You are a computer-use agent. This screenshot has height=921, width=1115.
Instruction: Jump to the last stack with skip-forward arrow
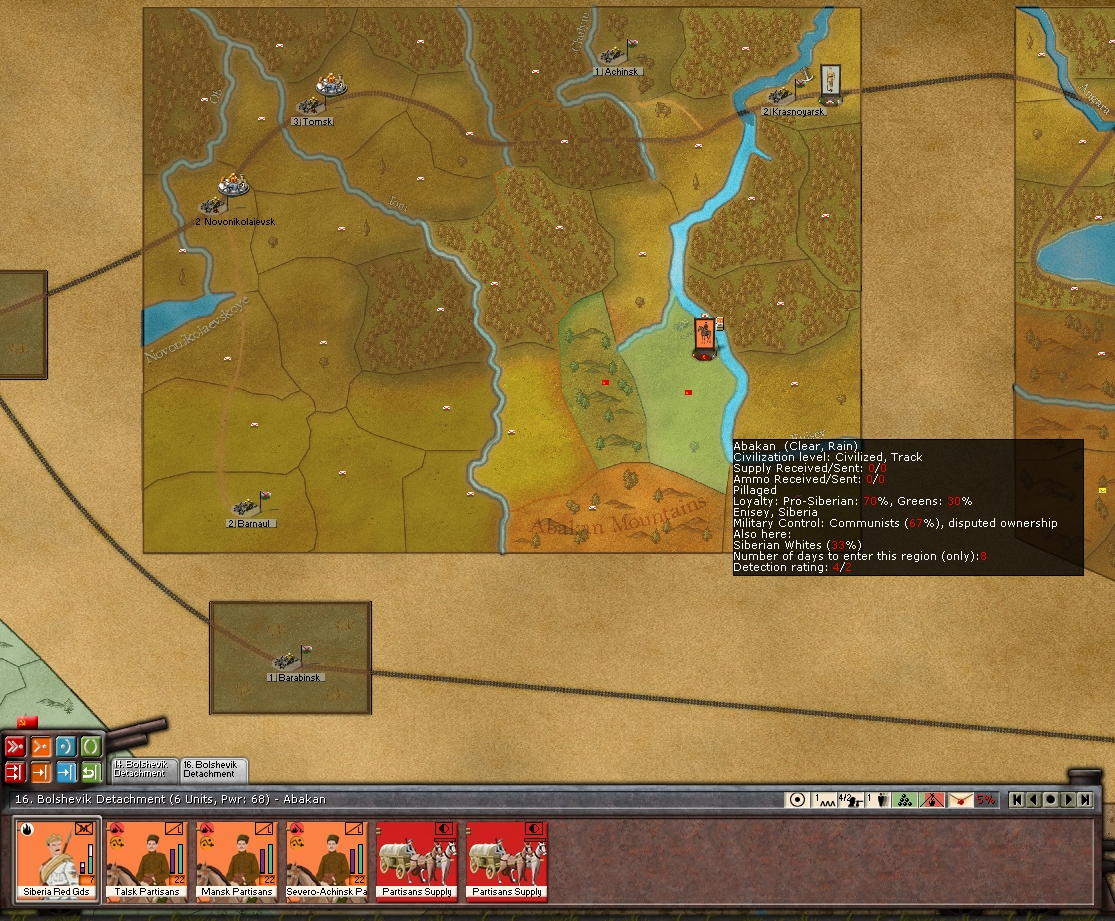click(x=1085, y=800)
